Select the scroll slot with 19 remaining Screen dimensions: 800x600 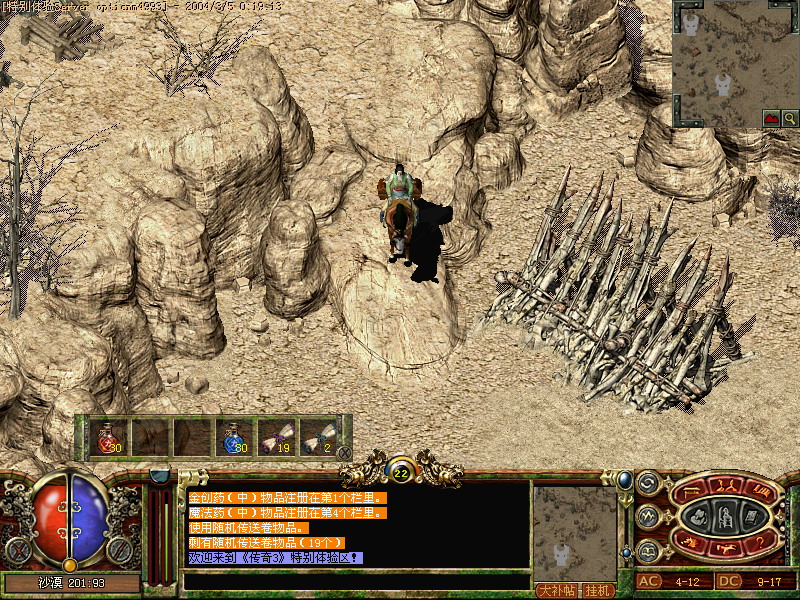[x=277, y=437]
